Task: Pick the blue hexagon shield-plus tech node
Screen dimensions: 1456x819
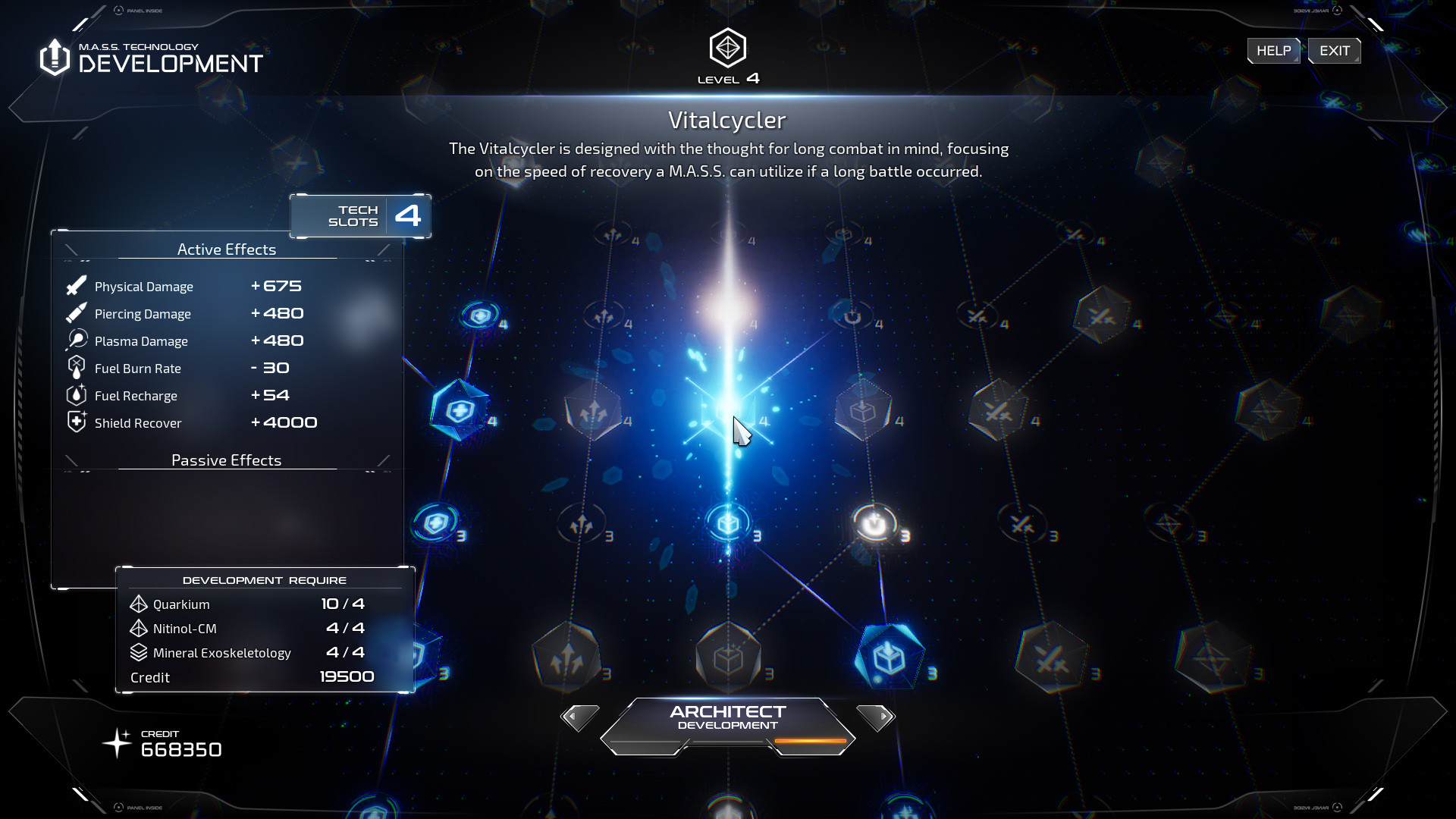Action: tap(460, 411)
